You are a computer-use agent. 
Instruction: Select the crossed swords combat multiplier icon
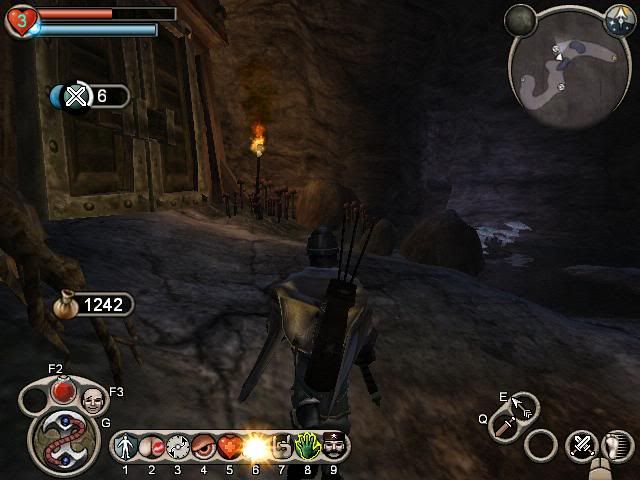tap(77, 96)
